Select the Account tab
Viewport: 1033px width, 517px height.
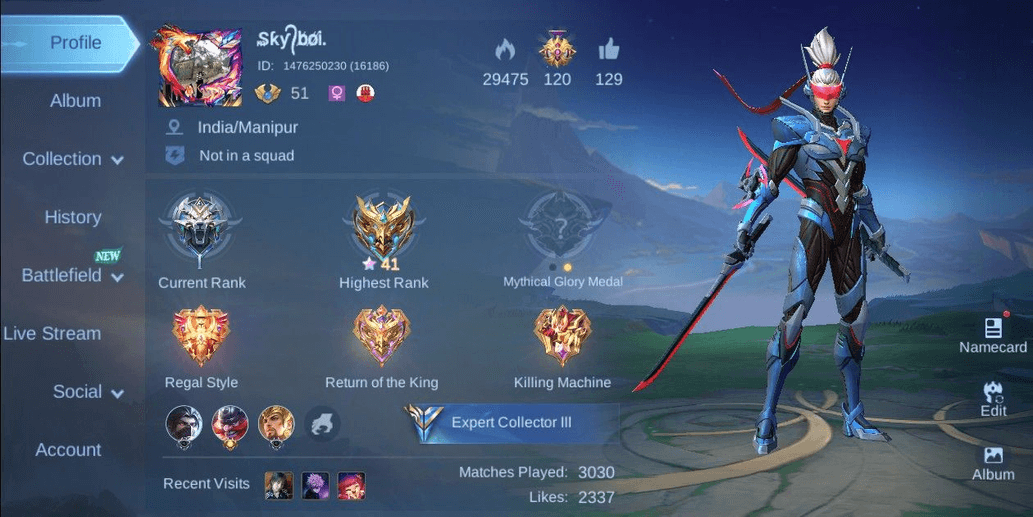tap(68, 450)
